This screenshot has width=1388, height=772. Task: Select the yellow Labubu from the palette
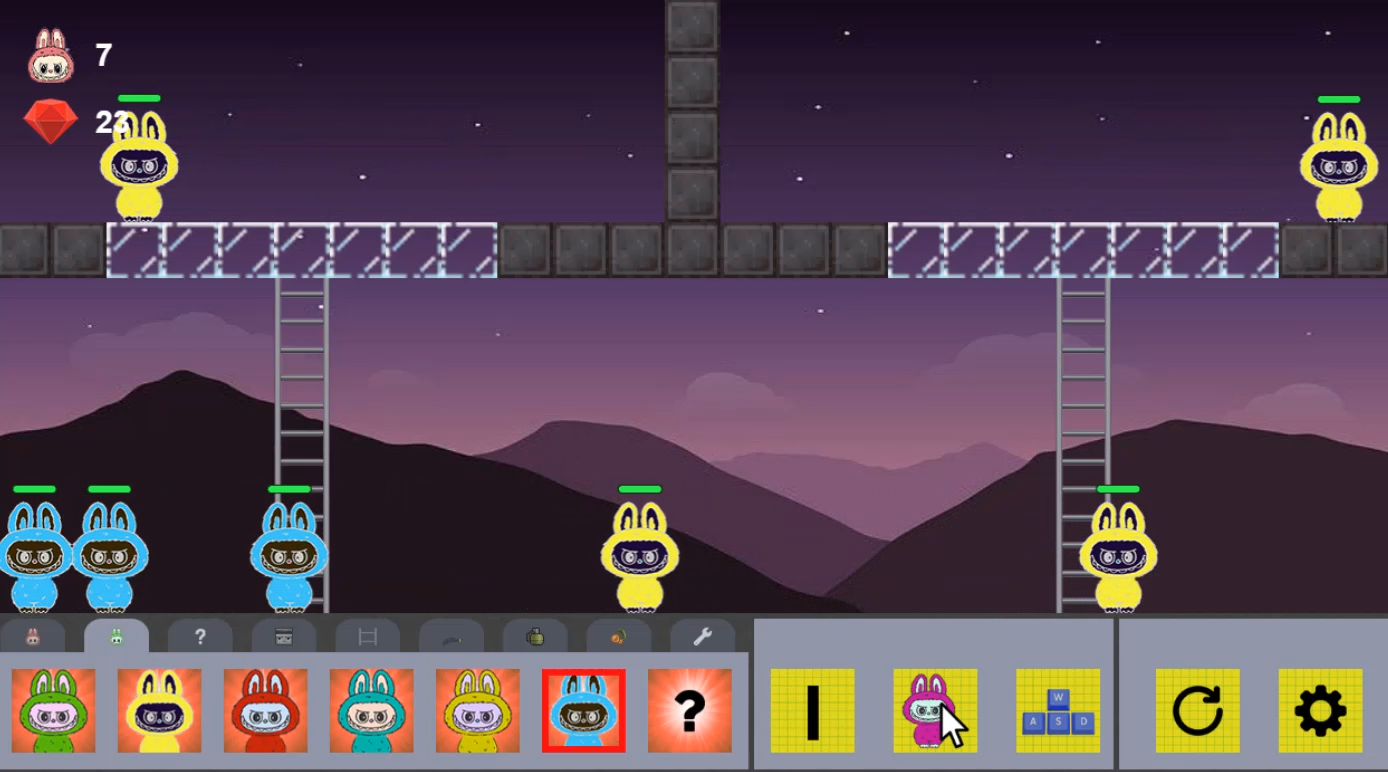tap(158, 712)
